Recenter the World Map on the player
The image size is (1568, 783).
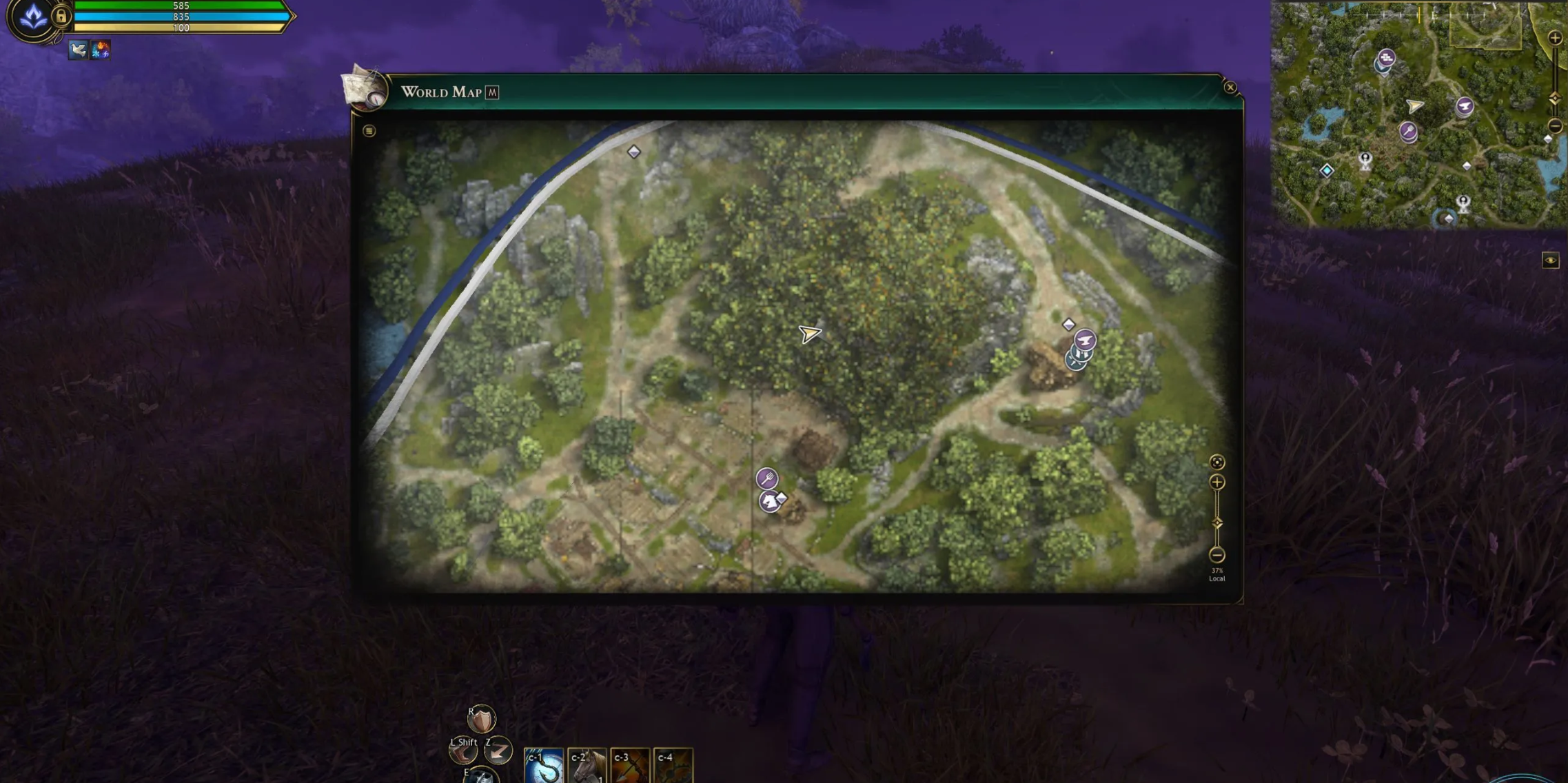point(1217,462)
